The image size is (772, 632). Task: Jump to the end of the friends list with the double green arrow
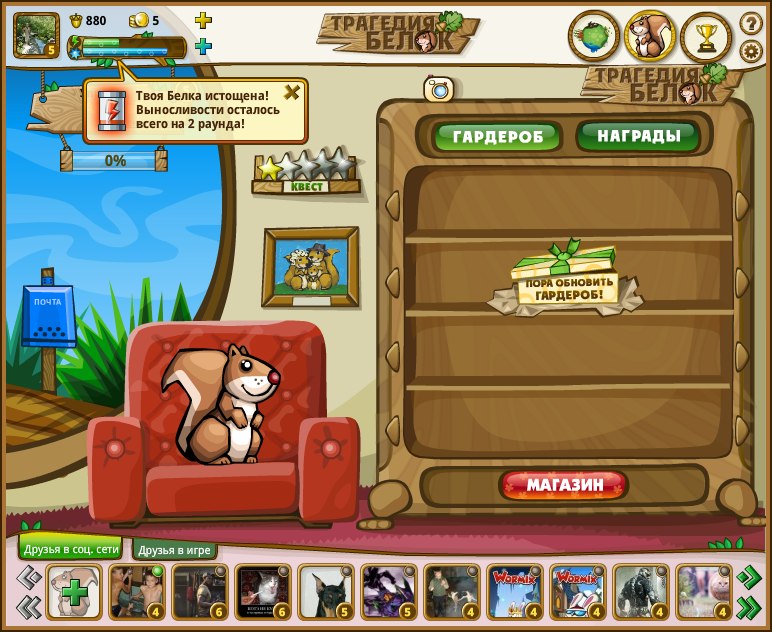[x=748, y=606]
